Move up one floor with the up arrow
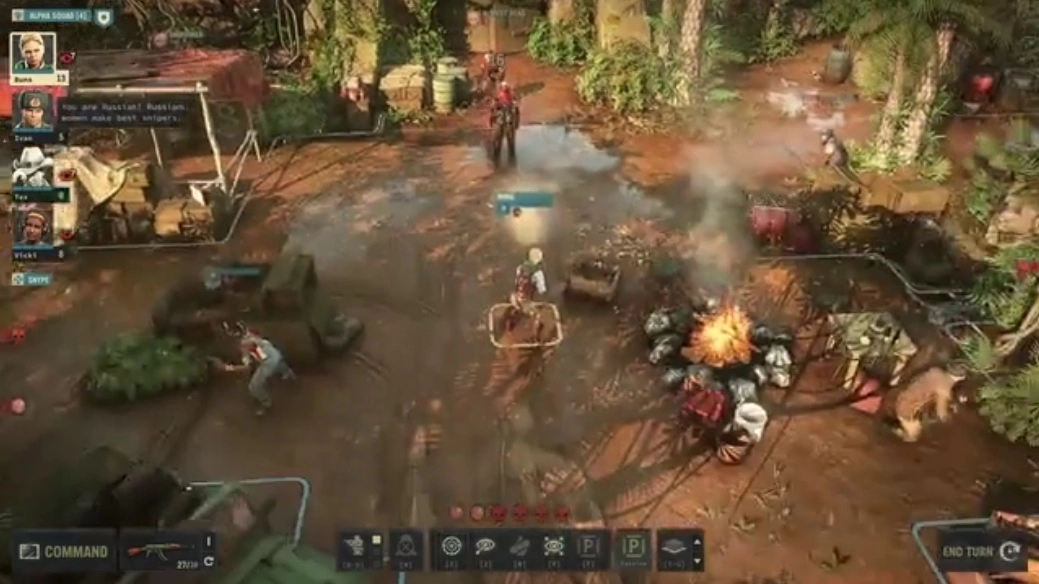This screenshot has height=584, width=1039. (697, 540)
